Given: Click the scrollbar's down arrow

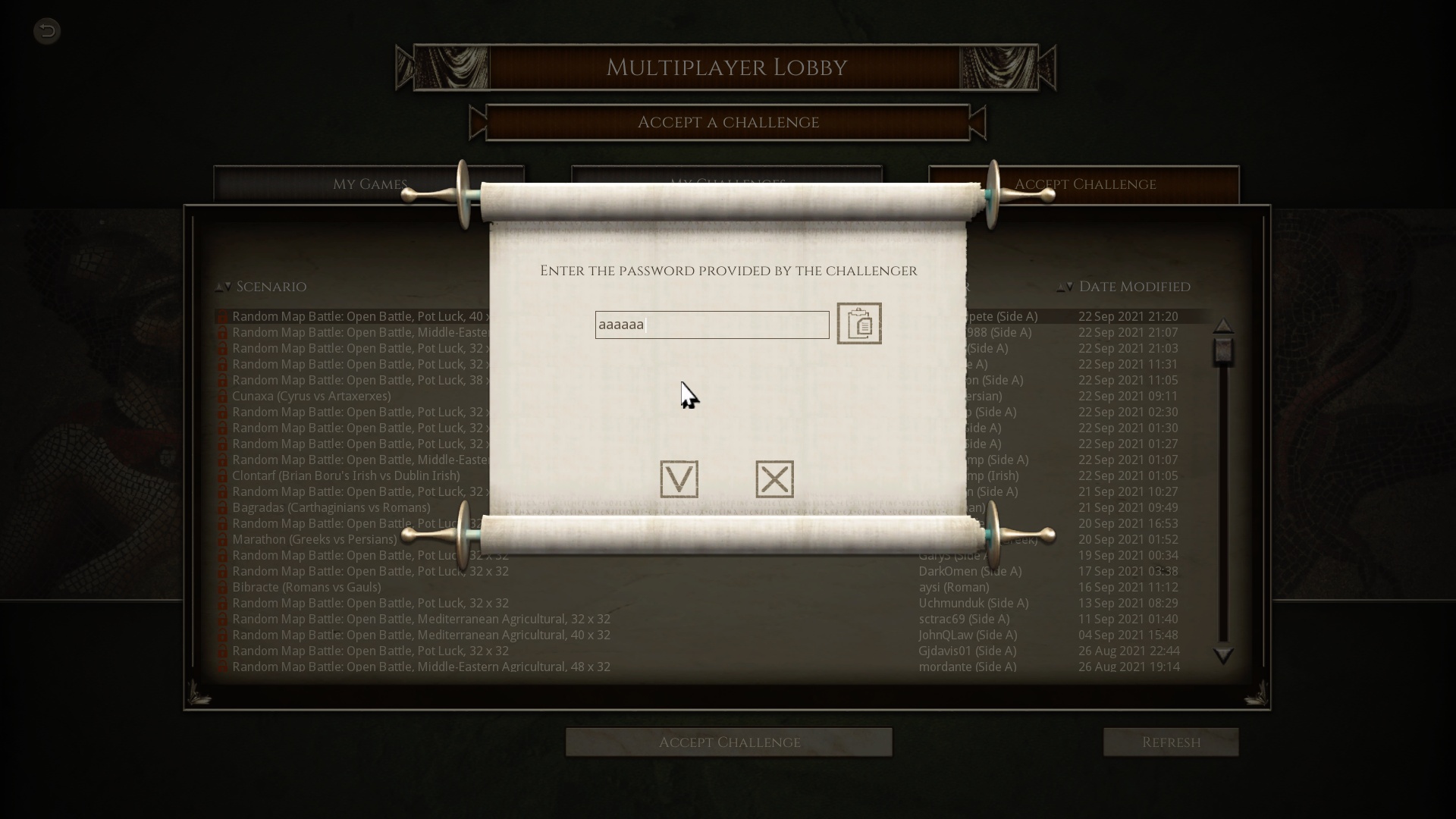Looking at the screenshot, I should [x=1223, y=657].
